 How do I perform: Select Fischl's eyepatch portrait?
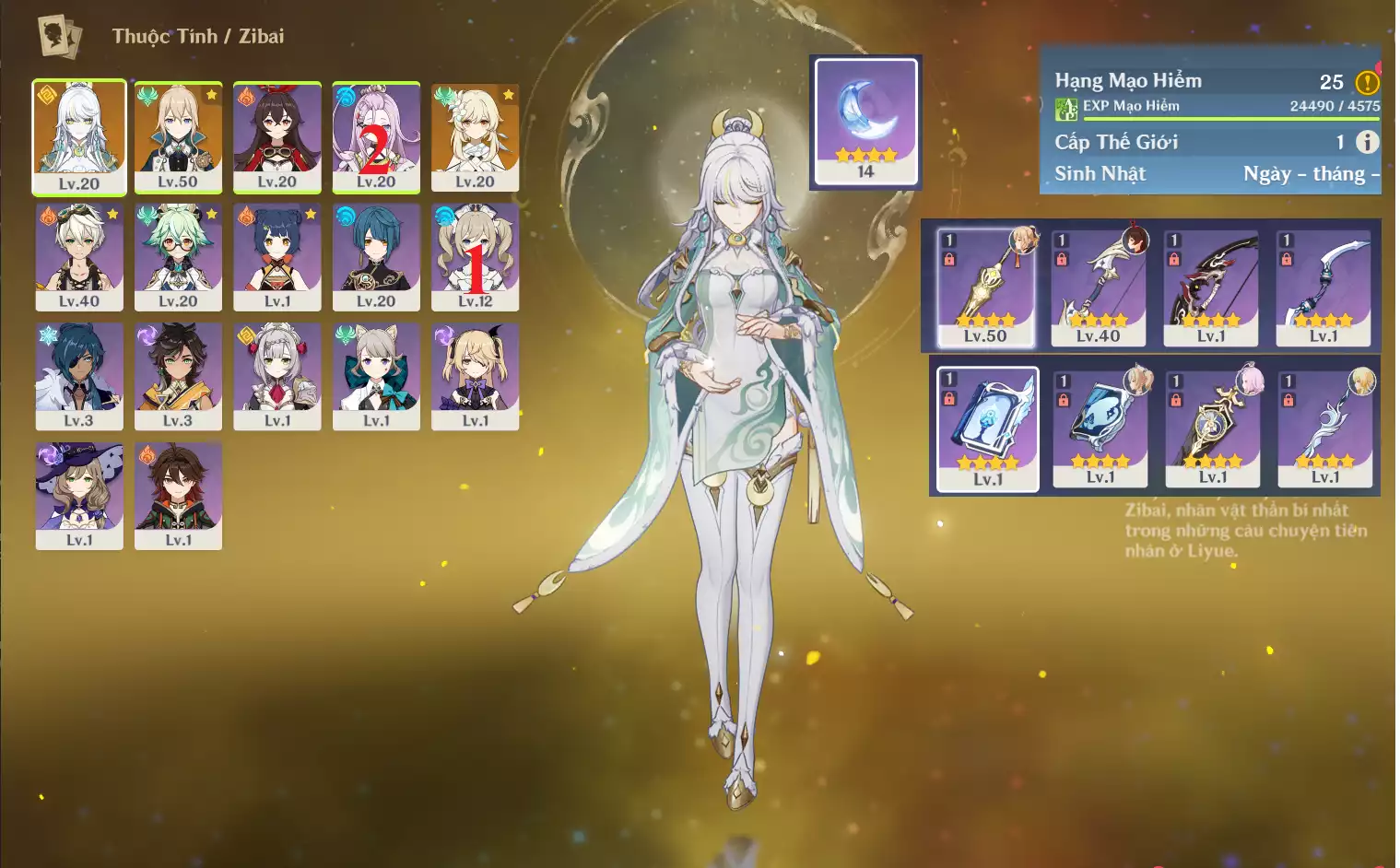click(x=475, y=375)
